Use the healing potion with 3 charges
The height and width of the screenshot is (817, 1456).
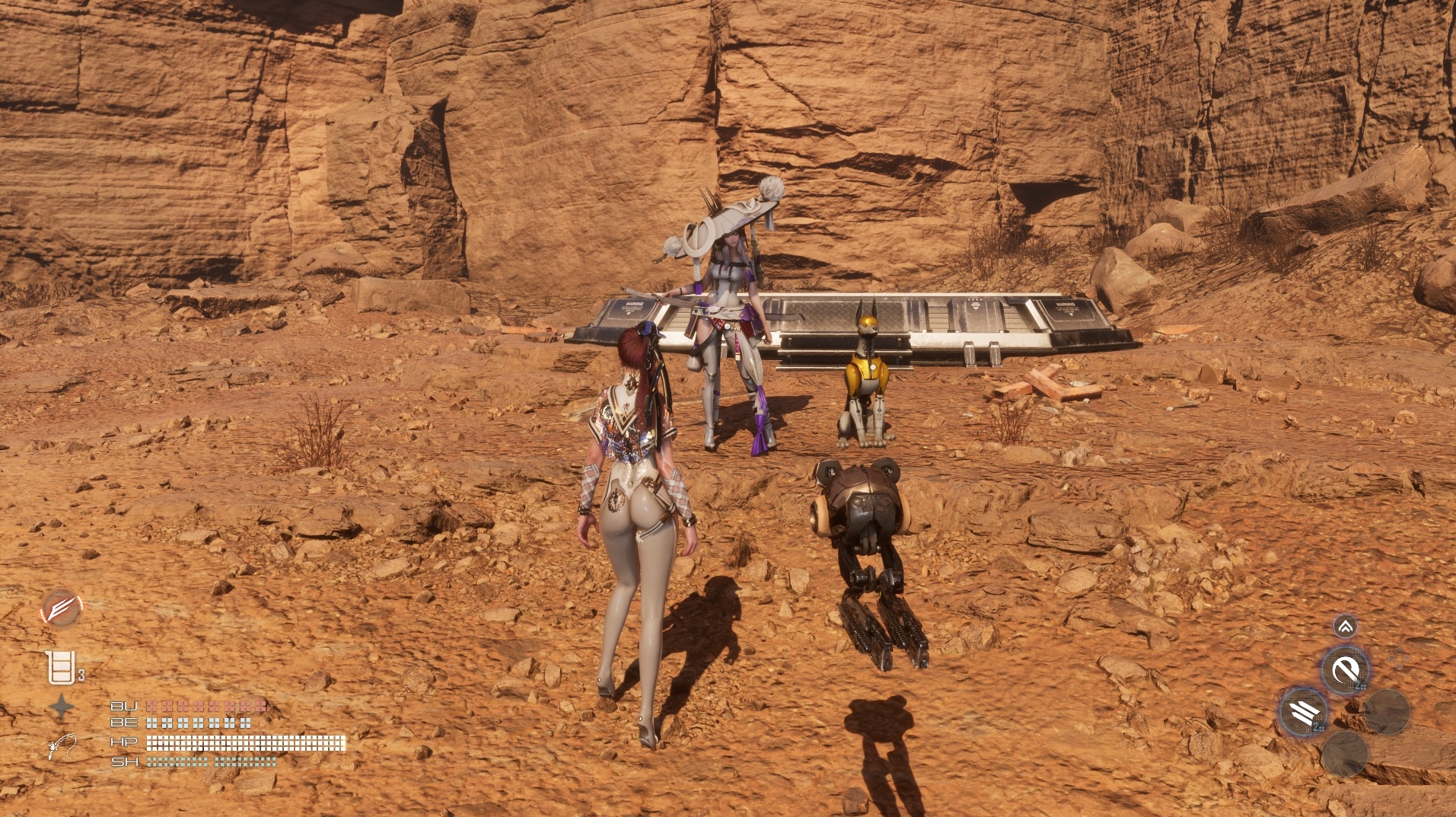[61, 668]
